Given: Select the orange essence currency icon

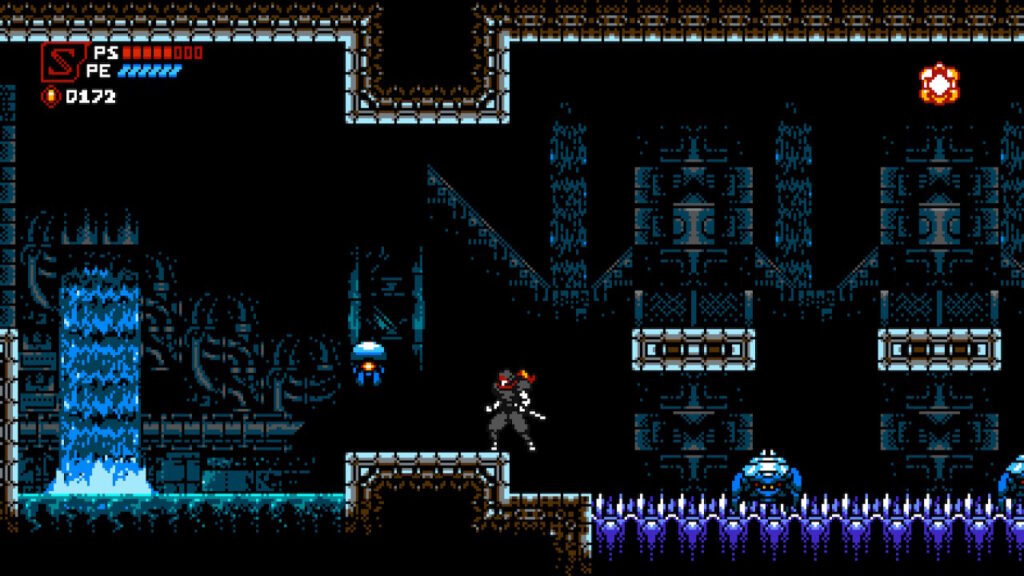Looking at the screenshot, I should 50,97.
